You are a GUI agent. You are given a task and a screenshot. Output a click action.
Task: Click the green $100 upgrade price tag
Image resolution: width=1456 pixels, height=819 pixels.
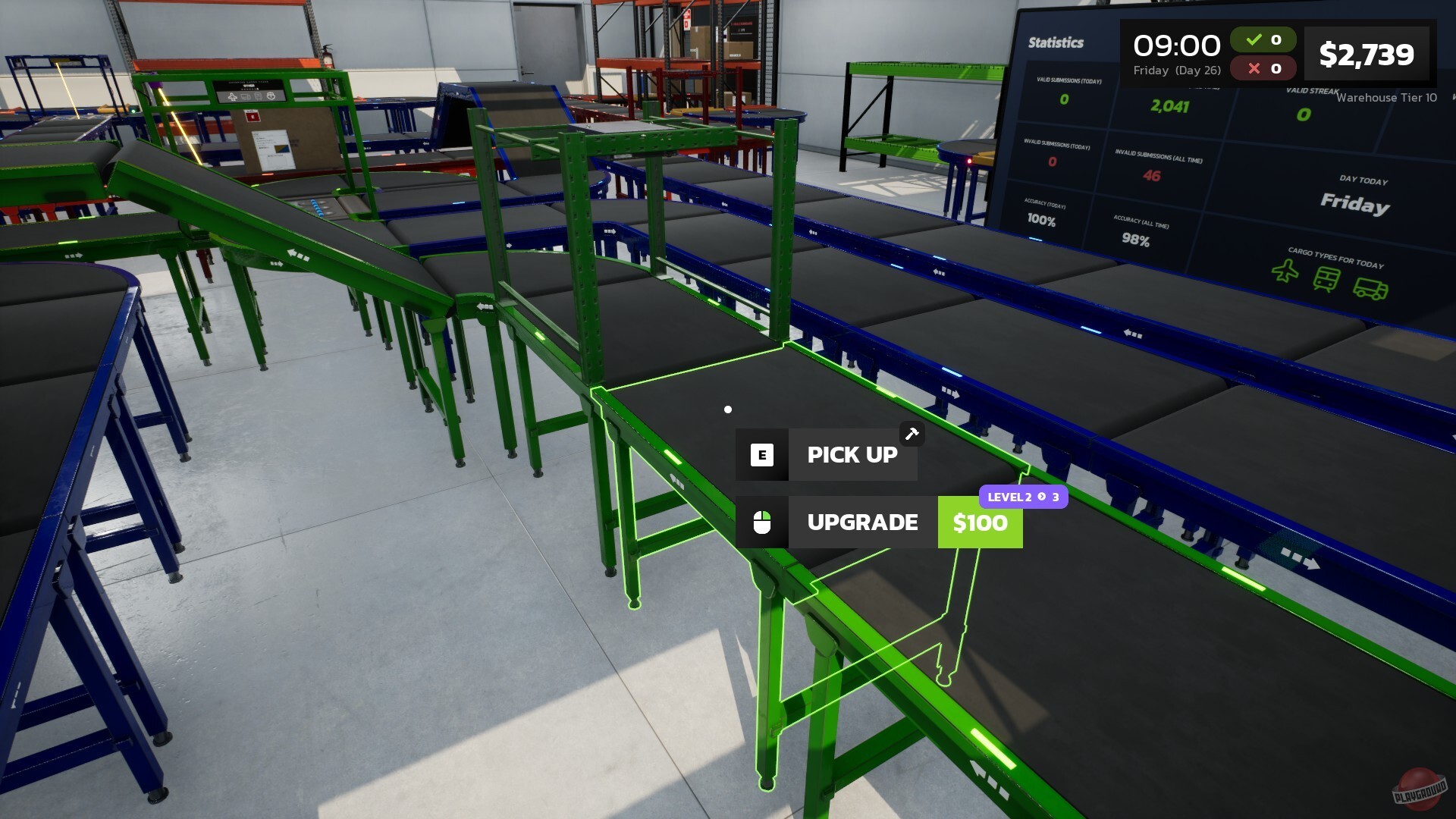coord(980,522)
